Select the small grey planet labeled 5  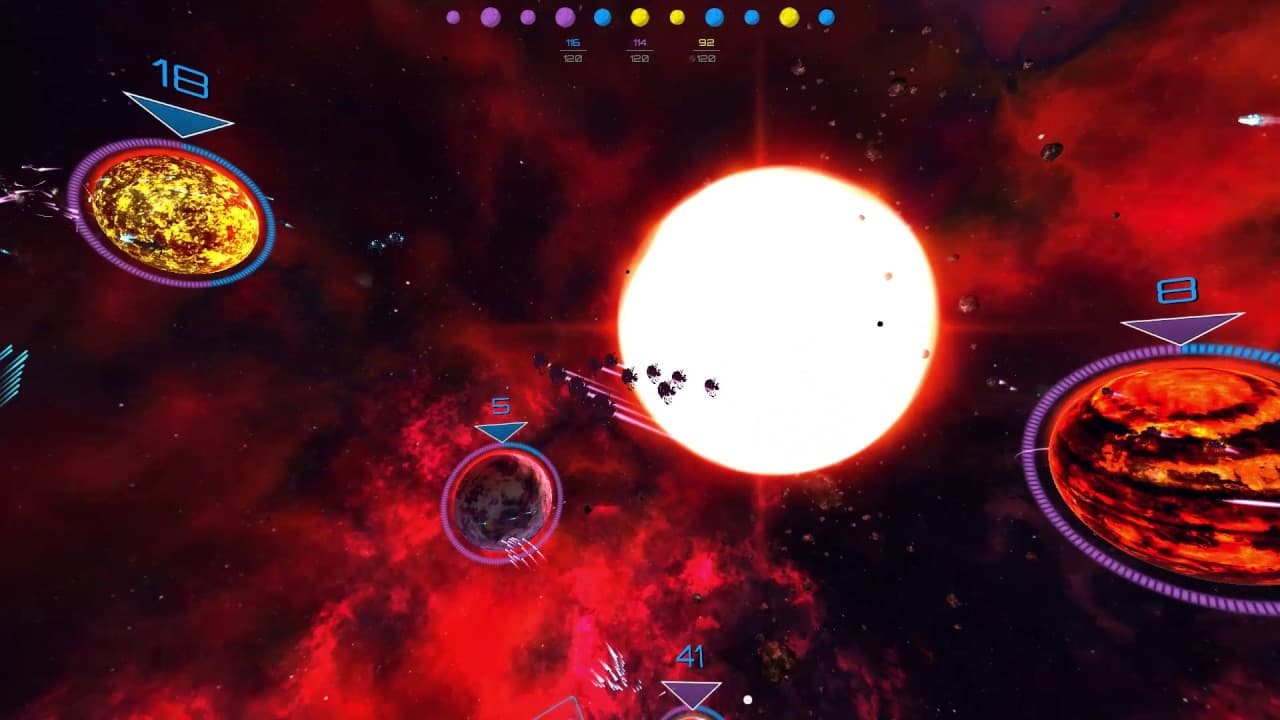tap(503, 500)
